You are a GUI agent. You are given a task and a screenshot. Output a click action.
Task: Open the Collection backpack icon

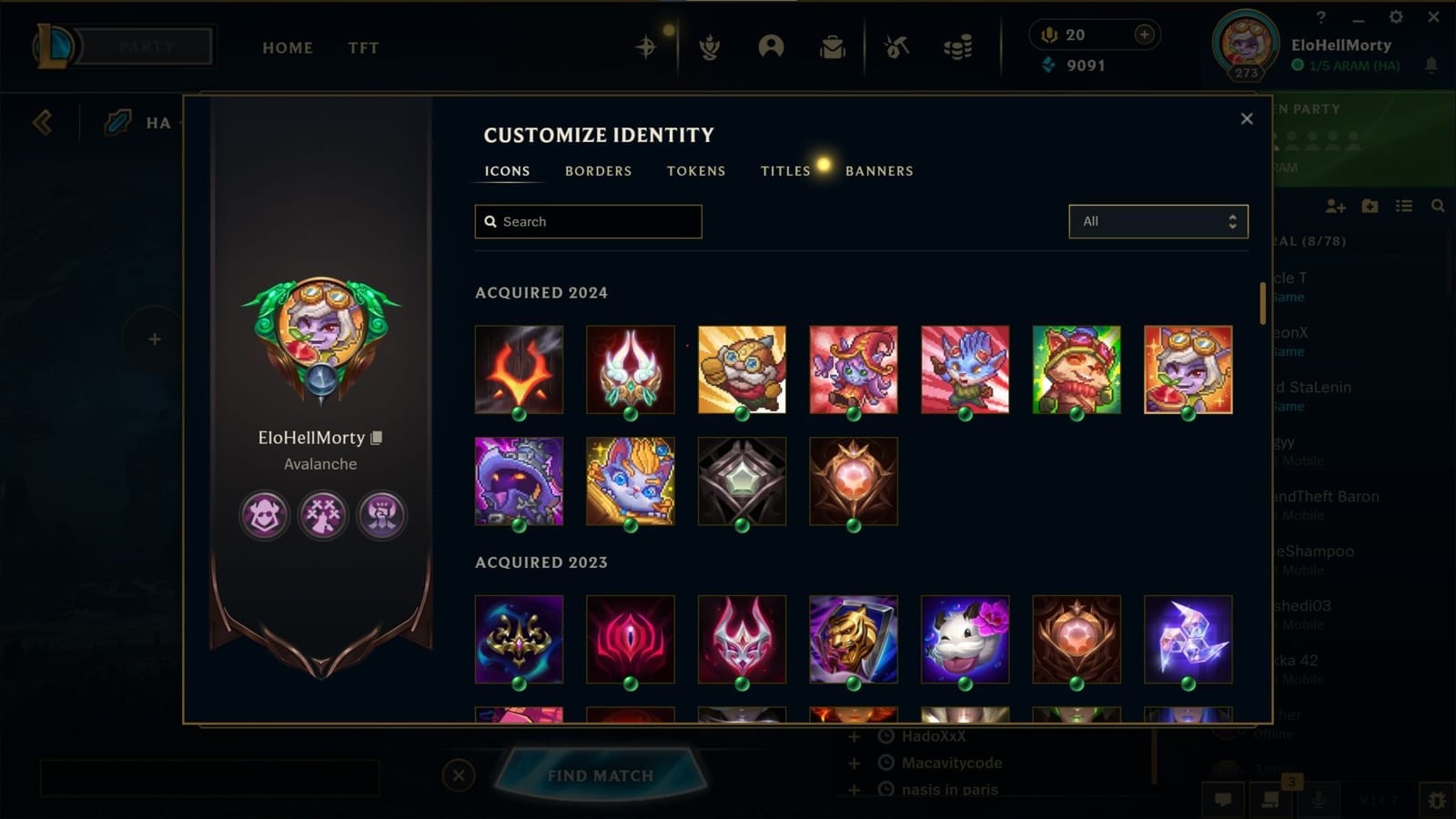833,48
